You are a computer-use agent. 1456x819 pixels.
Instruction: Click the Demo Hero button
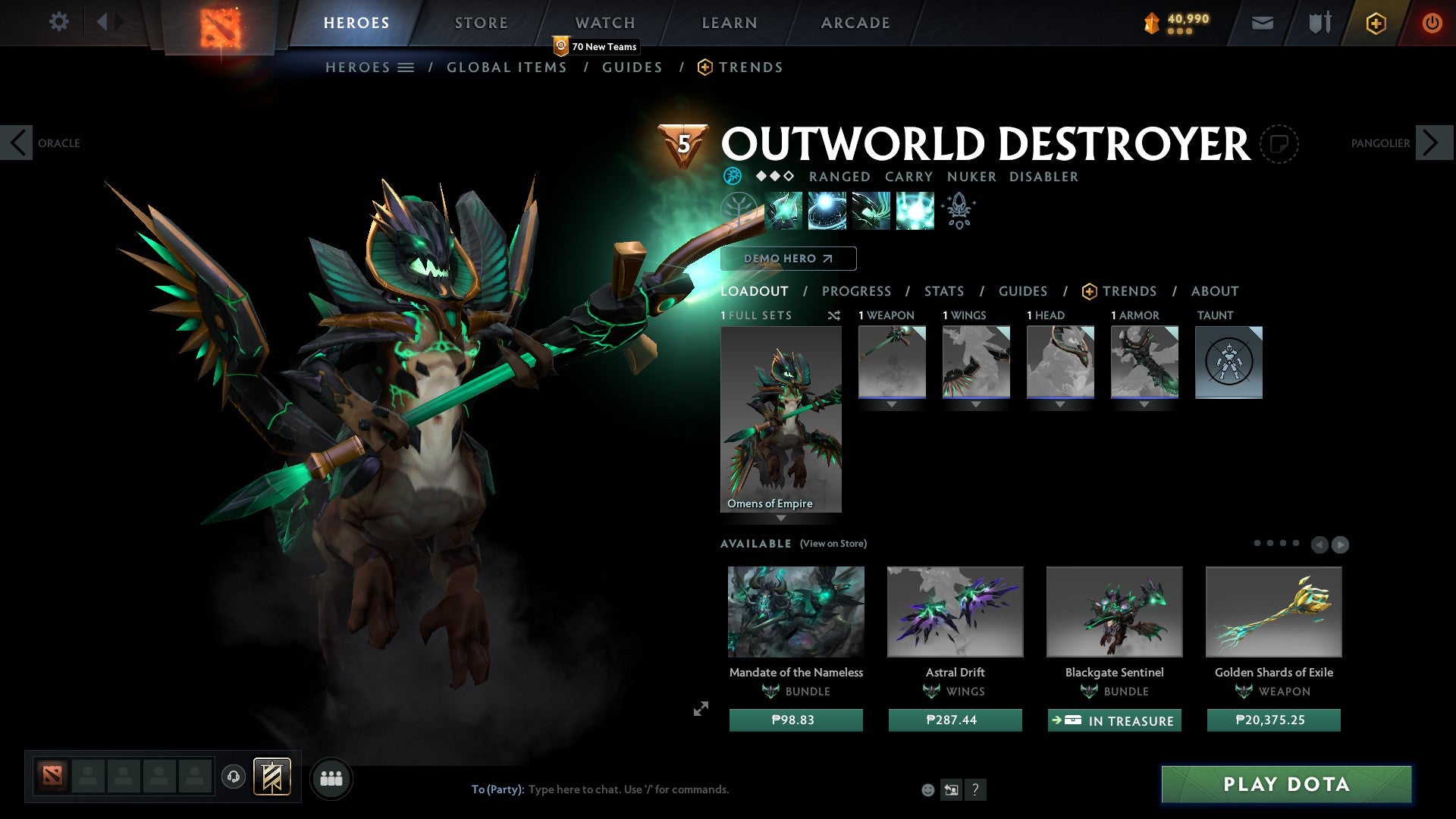(x=786, y=259)
